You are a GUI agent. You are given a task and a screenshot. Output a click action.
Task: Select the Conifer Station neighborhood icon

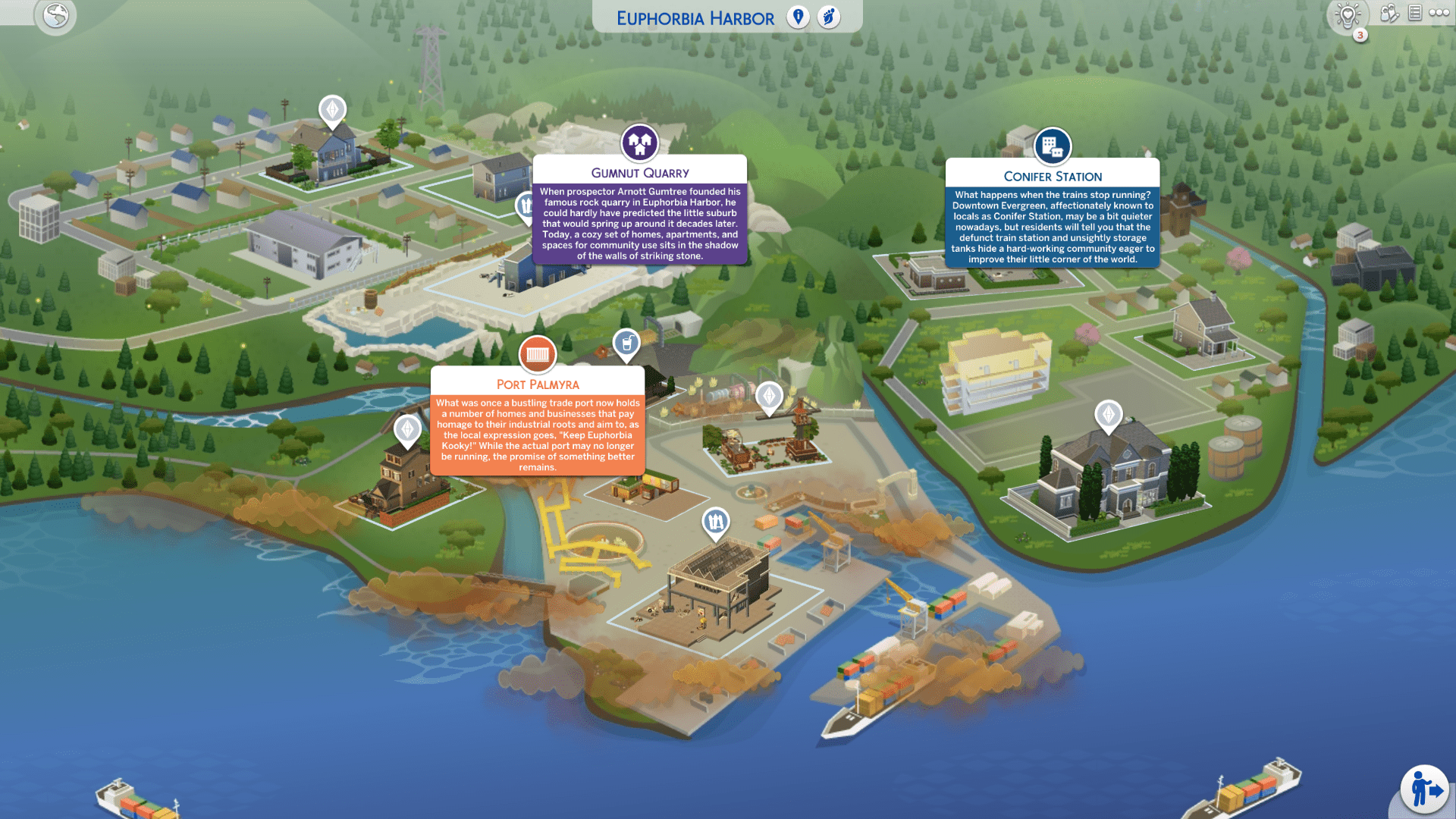1052,146
